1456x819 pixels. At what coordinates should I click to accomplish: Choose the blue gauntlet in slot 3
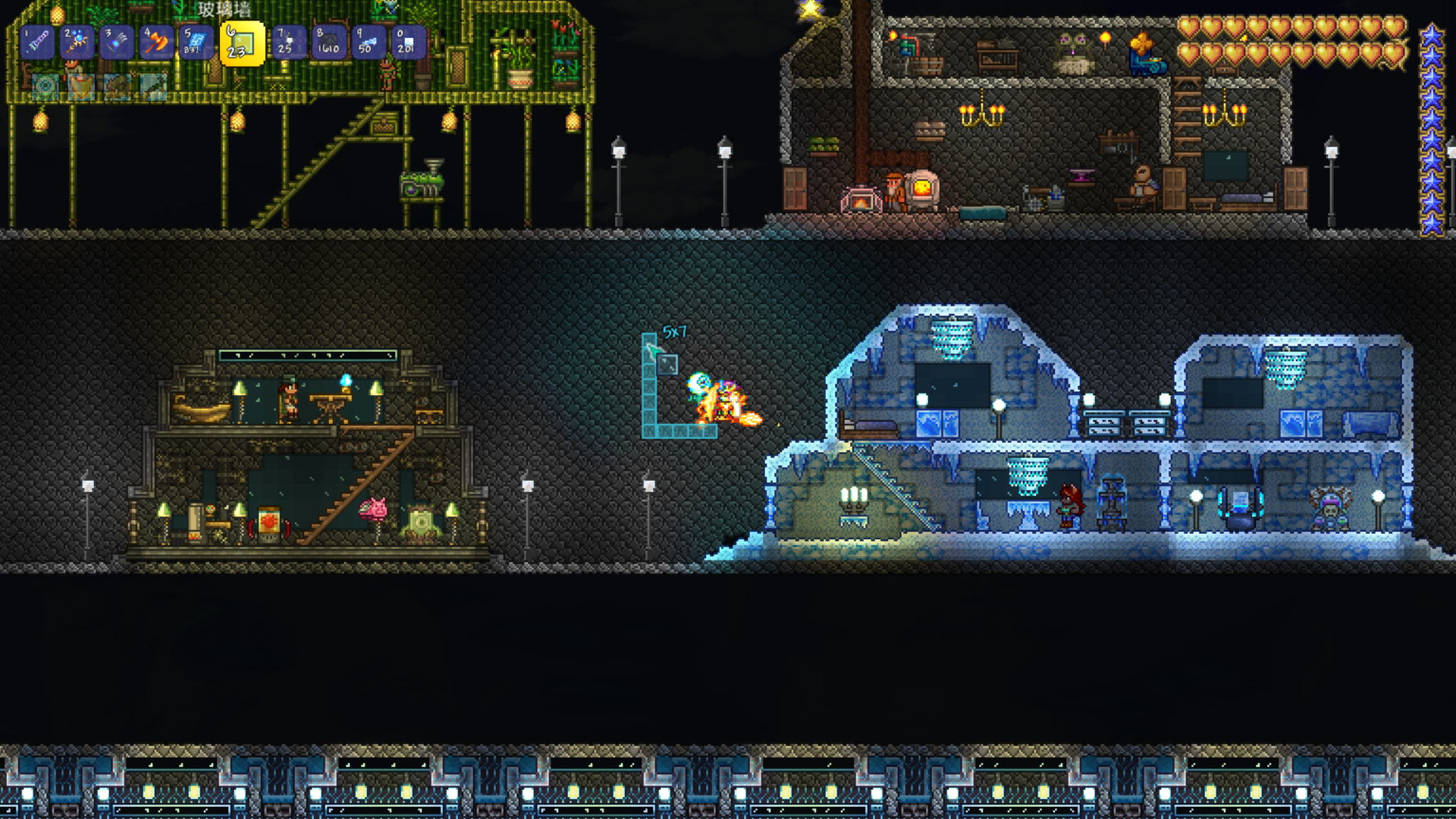(118, 42)
